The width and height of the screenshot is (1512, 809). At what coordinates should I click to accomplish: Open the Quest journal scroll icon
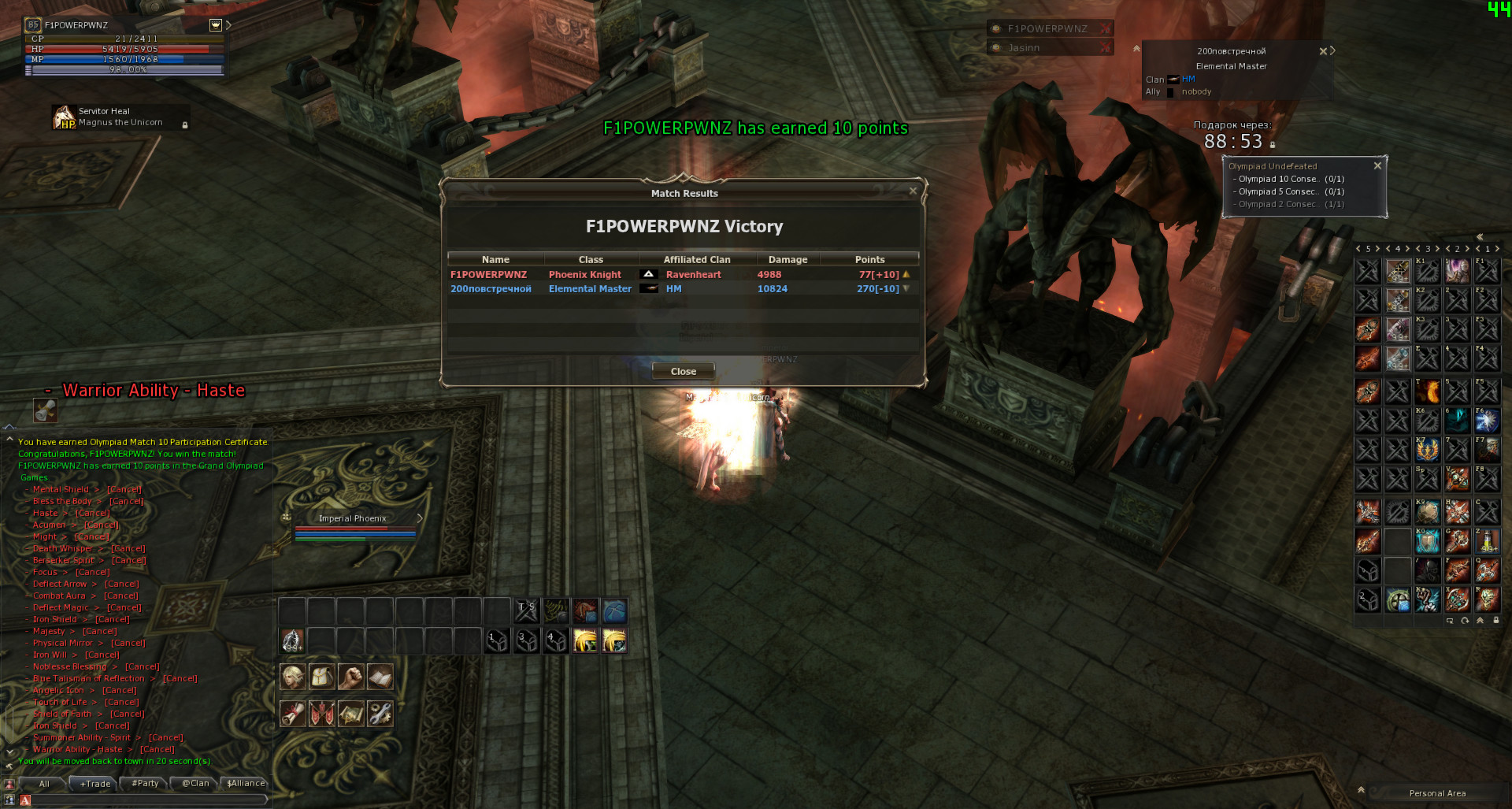pyautogui.click(x=292, y=713)
